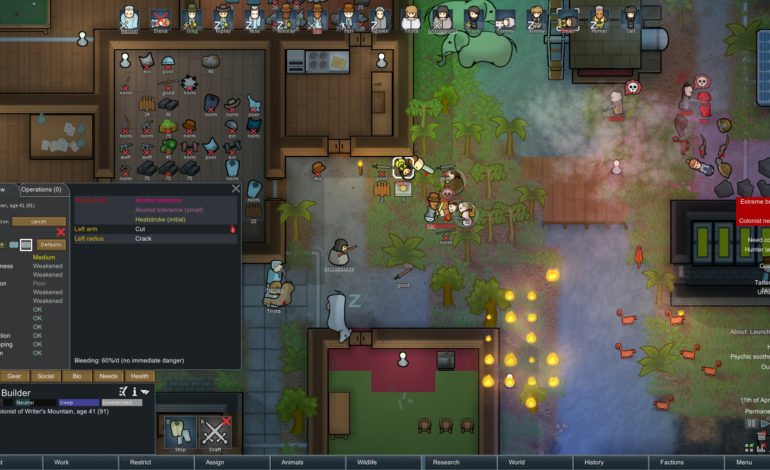Screen dimensions: 770x470
Task: Open the Wildlife menu
Action: click(367, 462)
